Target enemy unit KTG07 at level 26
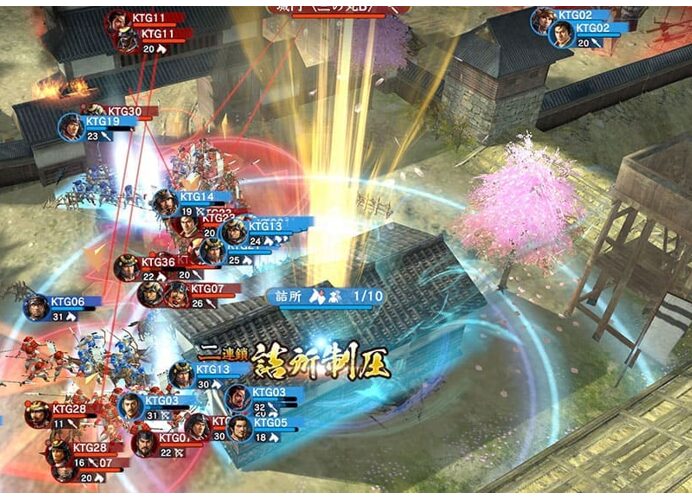This screenshot has width=692, height=497. click(x=177, y=294)
